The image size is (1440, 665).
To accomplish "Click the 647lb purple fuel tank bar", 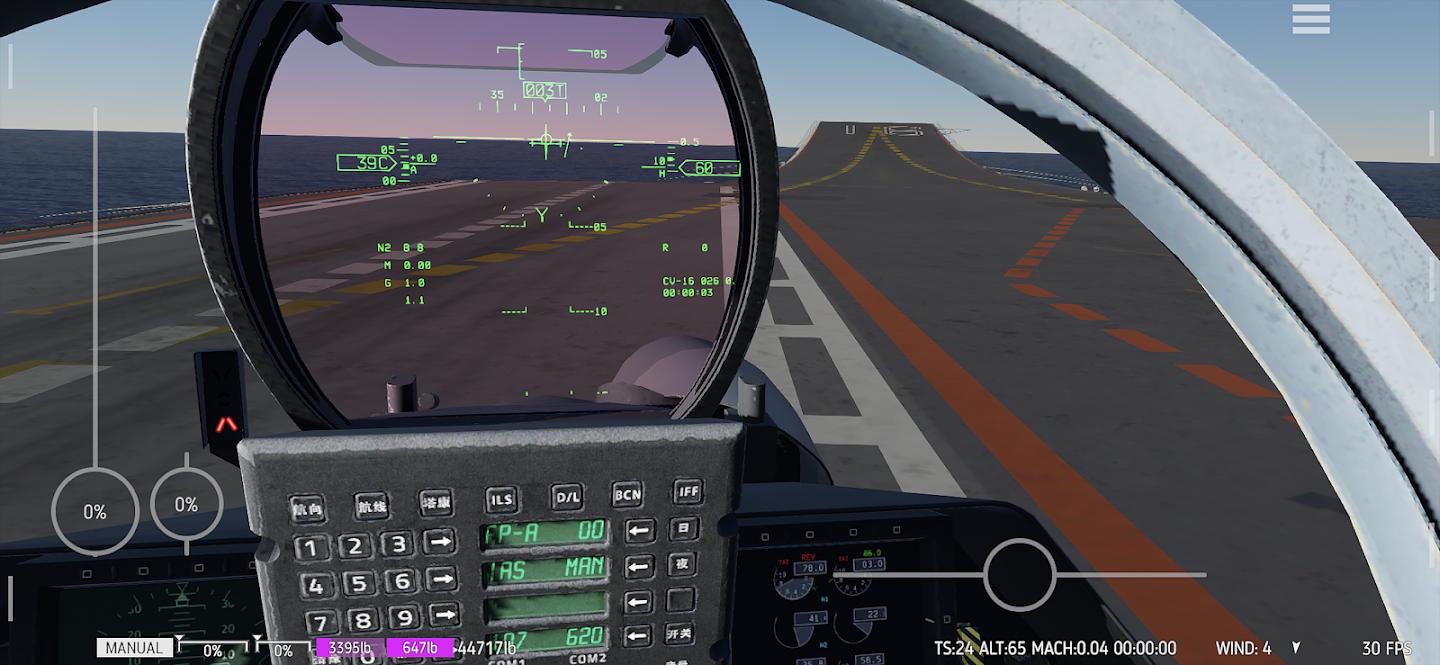I will click(419, 648).
